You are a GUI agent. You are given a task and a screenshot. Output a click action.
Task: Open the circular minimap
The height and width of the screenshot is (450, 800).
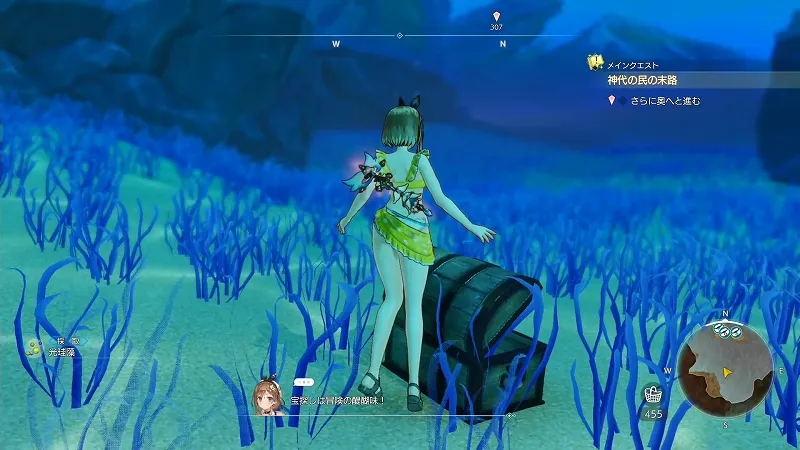[725, 368]
